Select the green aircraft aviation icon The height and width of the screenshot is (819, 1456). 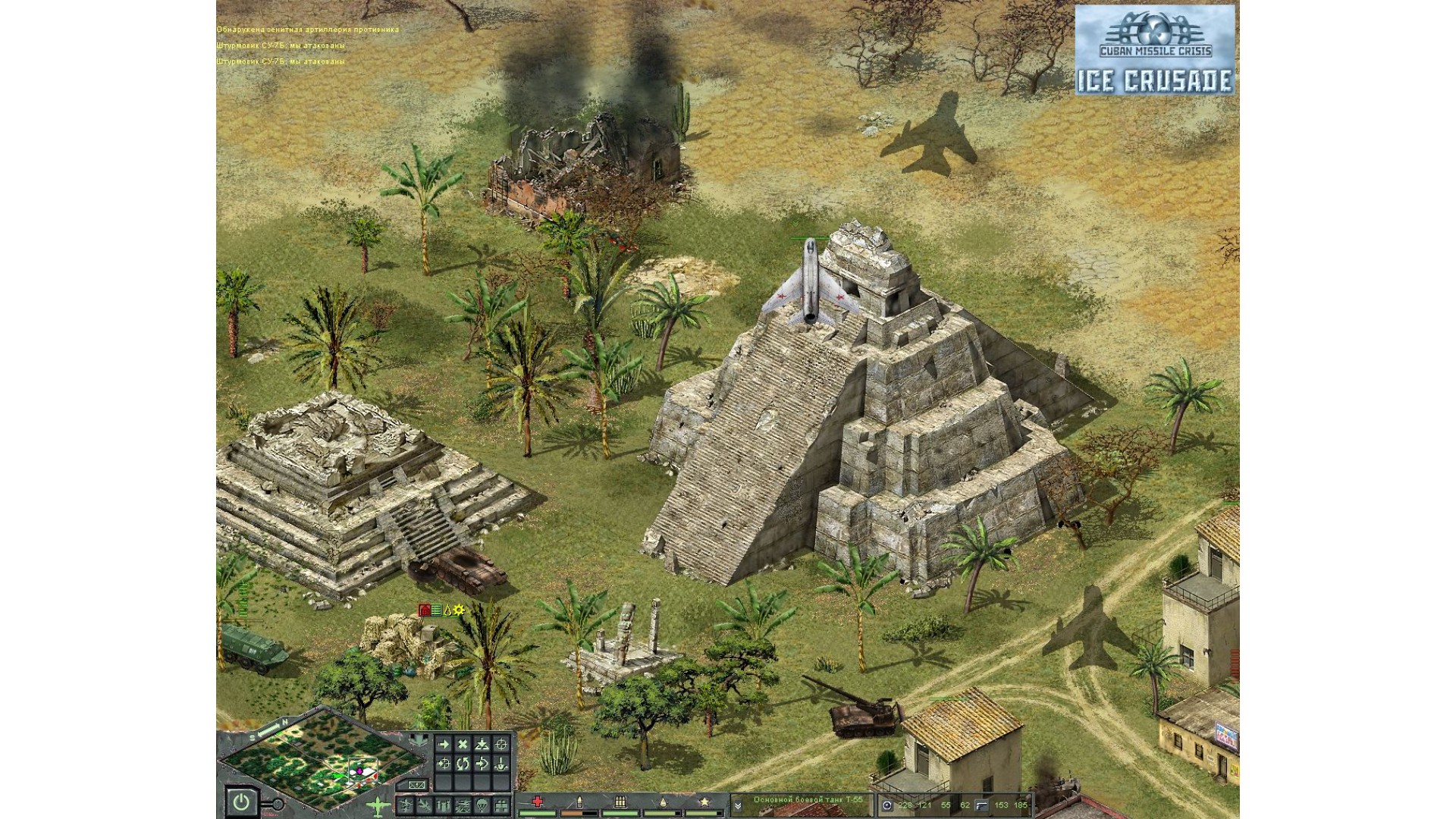point(377,805)
